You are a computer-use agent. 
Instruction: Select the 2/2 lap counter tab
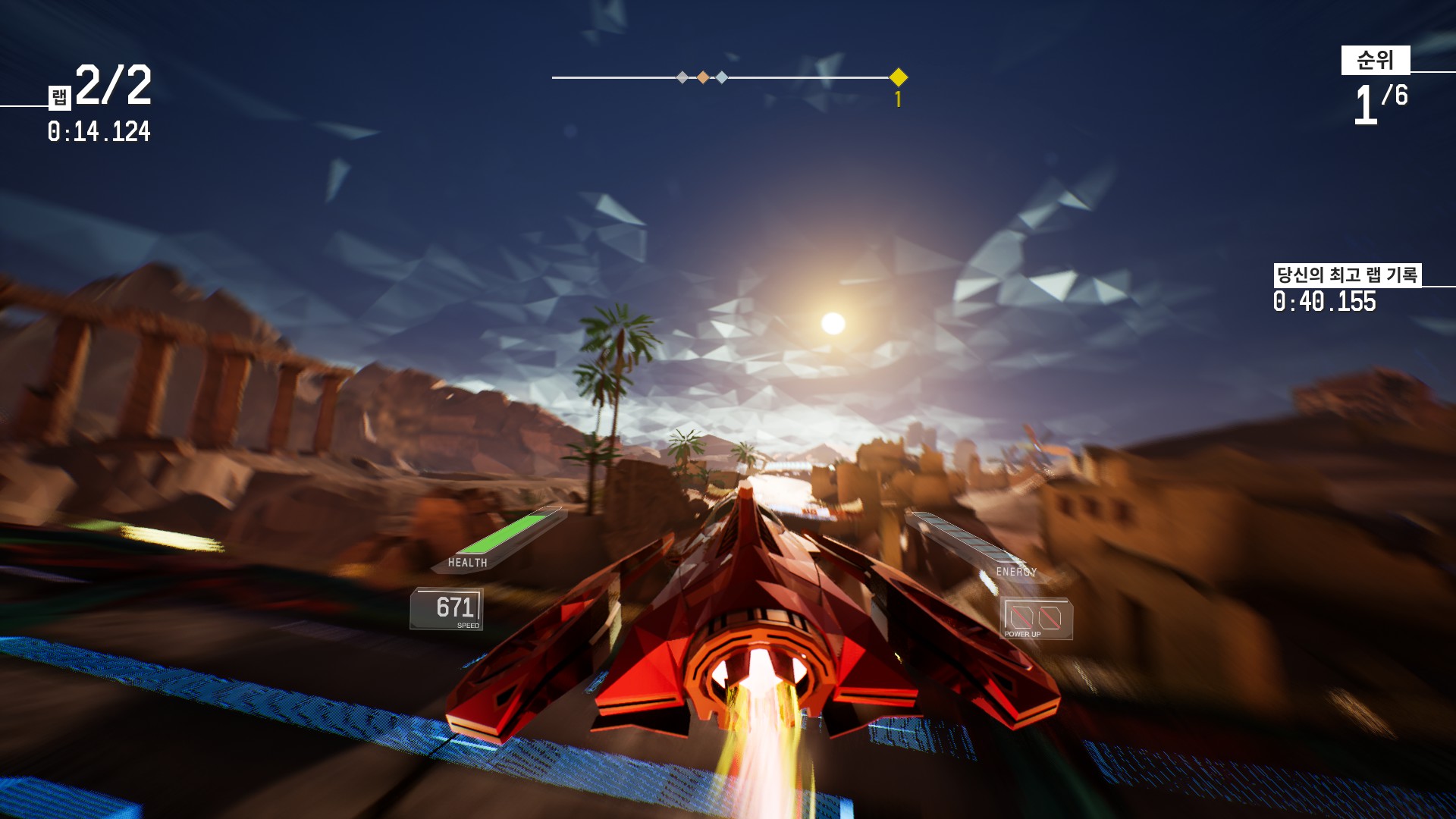tap(114, 85)
